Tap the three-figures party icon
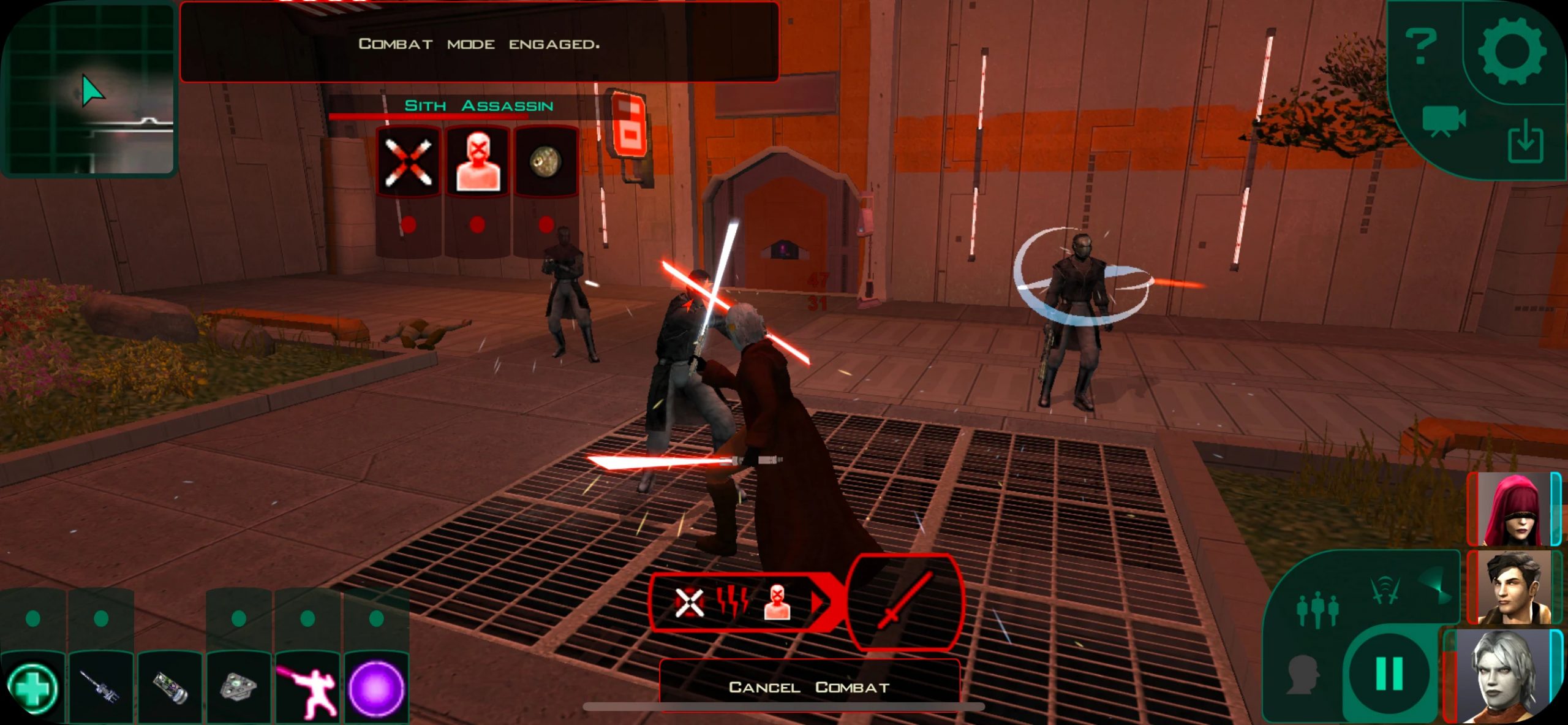This screenshot has height=725, width=1568. tap(1317, 610)
